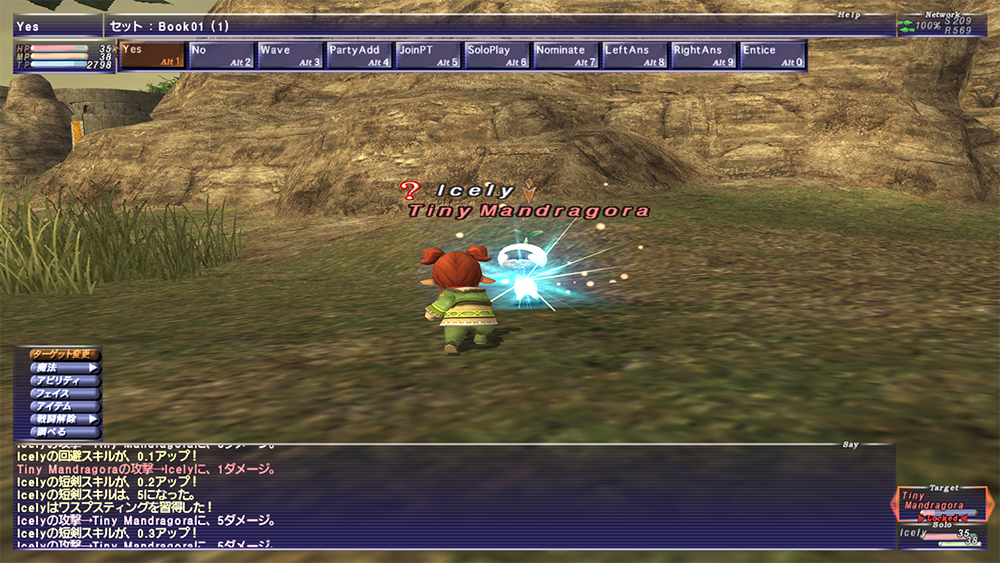Screen dimensions: 1000x563
Task: Choose 戦闘解除 to disengage
Action: [x=63, y=420]
